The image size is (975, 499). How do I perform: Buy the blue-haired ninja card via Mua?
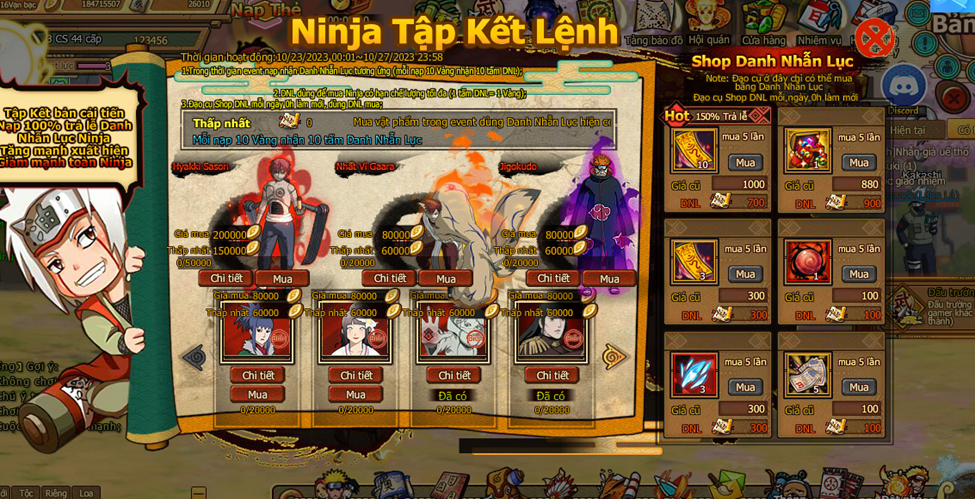click(x=258, y=394)
